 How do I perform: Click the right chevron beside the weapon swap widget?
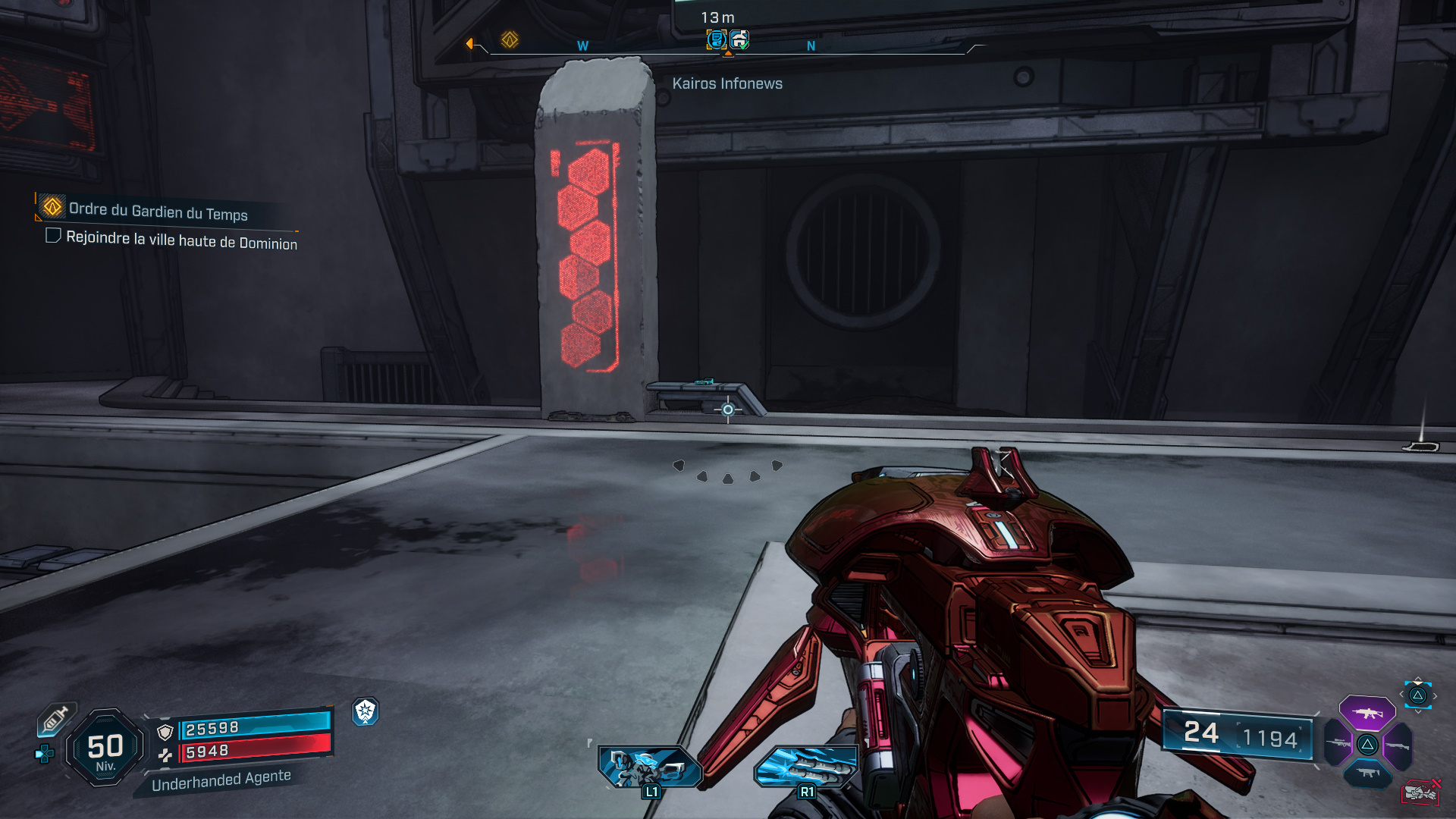1435,695
